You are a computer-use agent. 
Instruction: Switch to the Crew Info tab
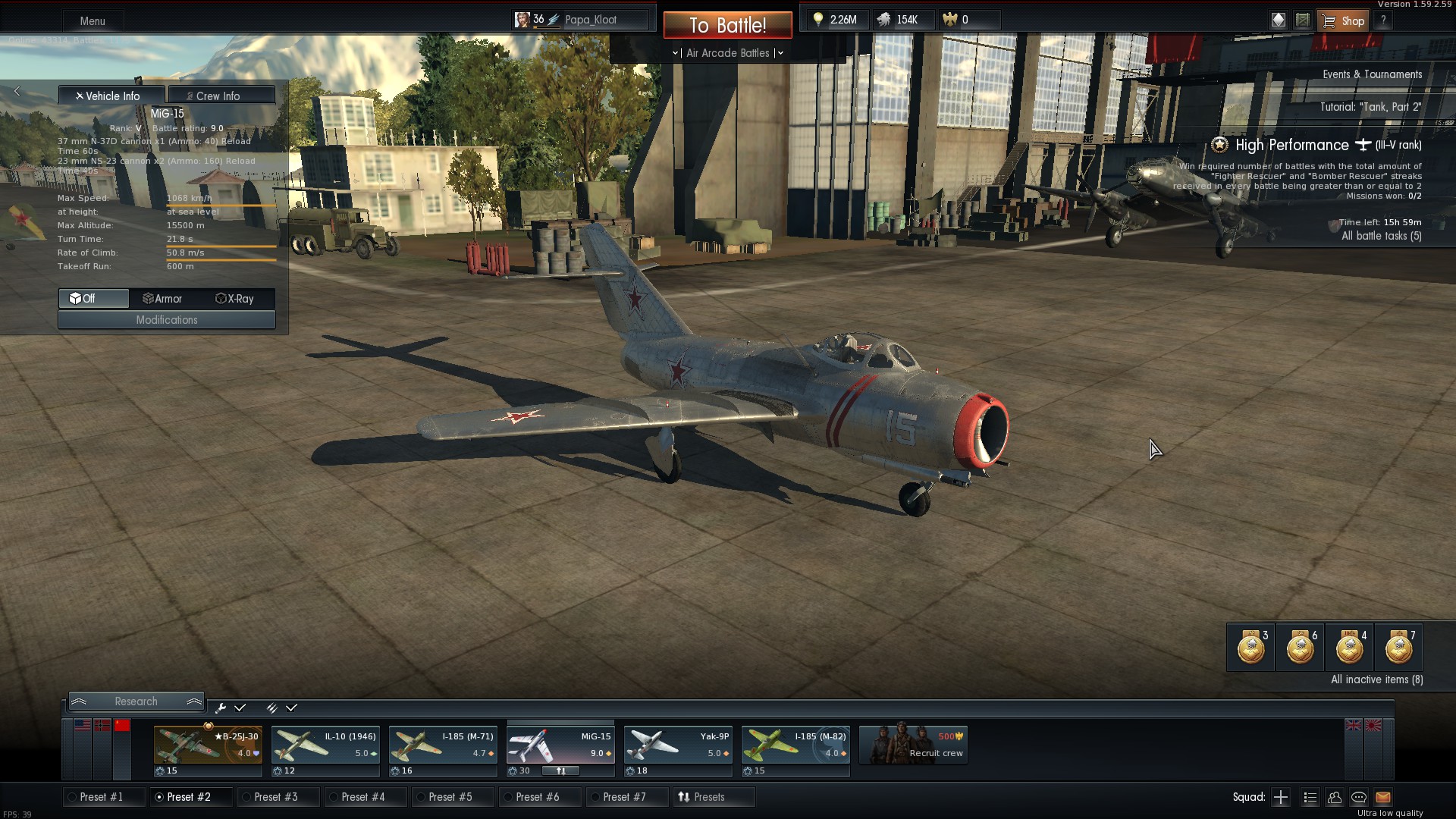click(221, 96)
